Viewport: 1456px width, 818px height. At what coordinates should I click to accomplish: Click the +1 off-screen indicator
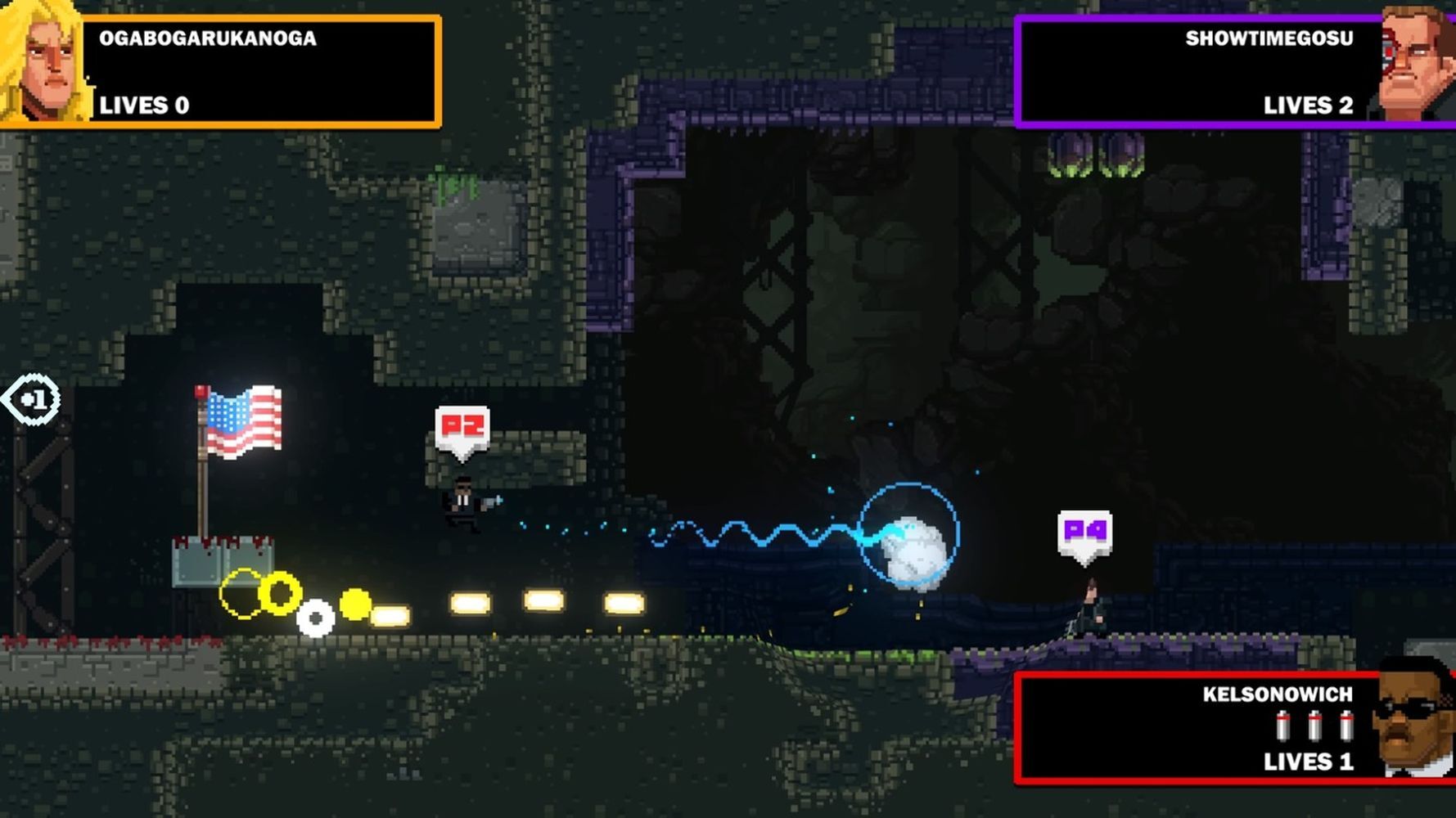(33, 400)
